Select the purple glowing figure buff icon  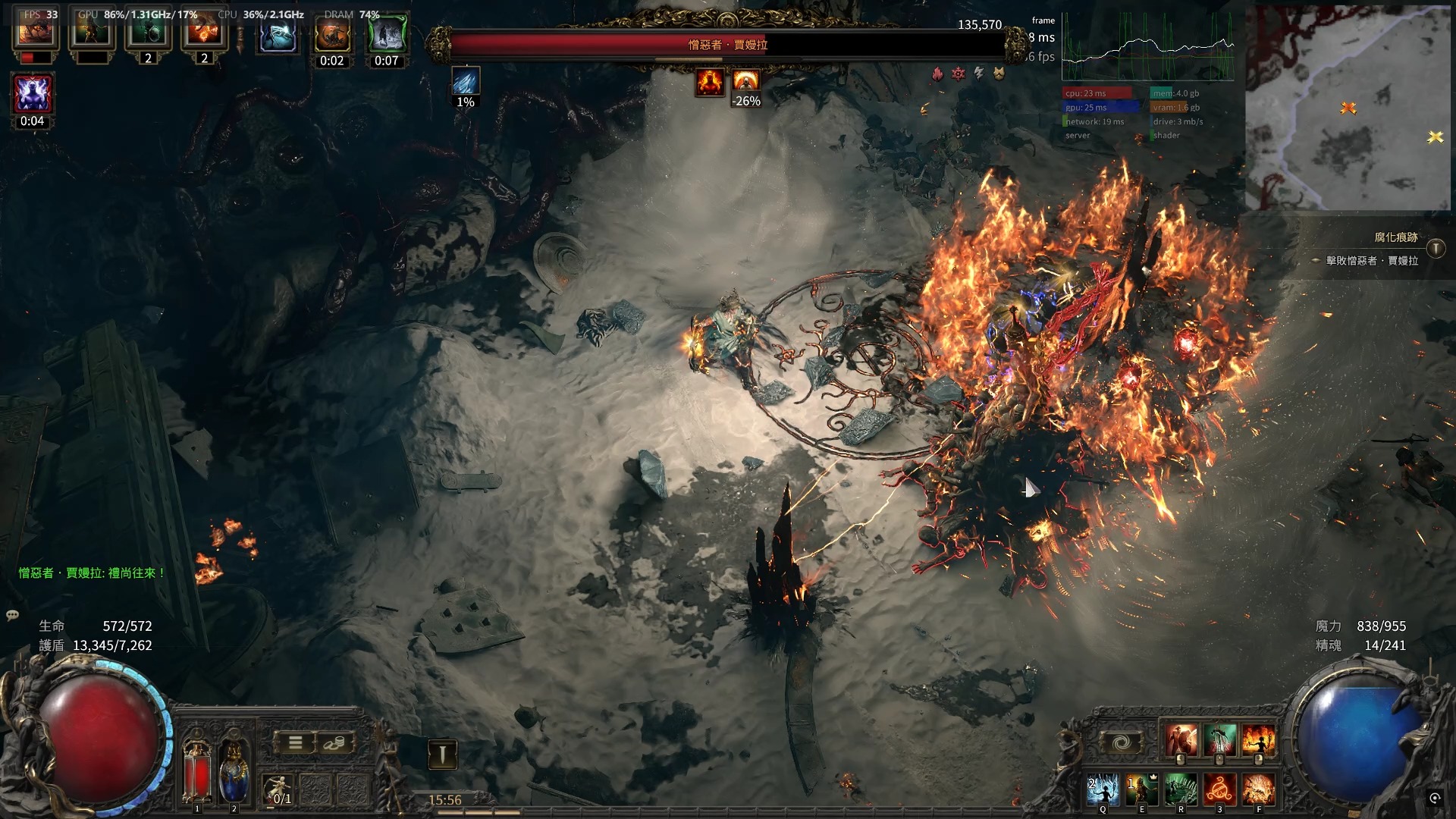coord(33,95)
